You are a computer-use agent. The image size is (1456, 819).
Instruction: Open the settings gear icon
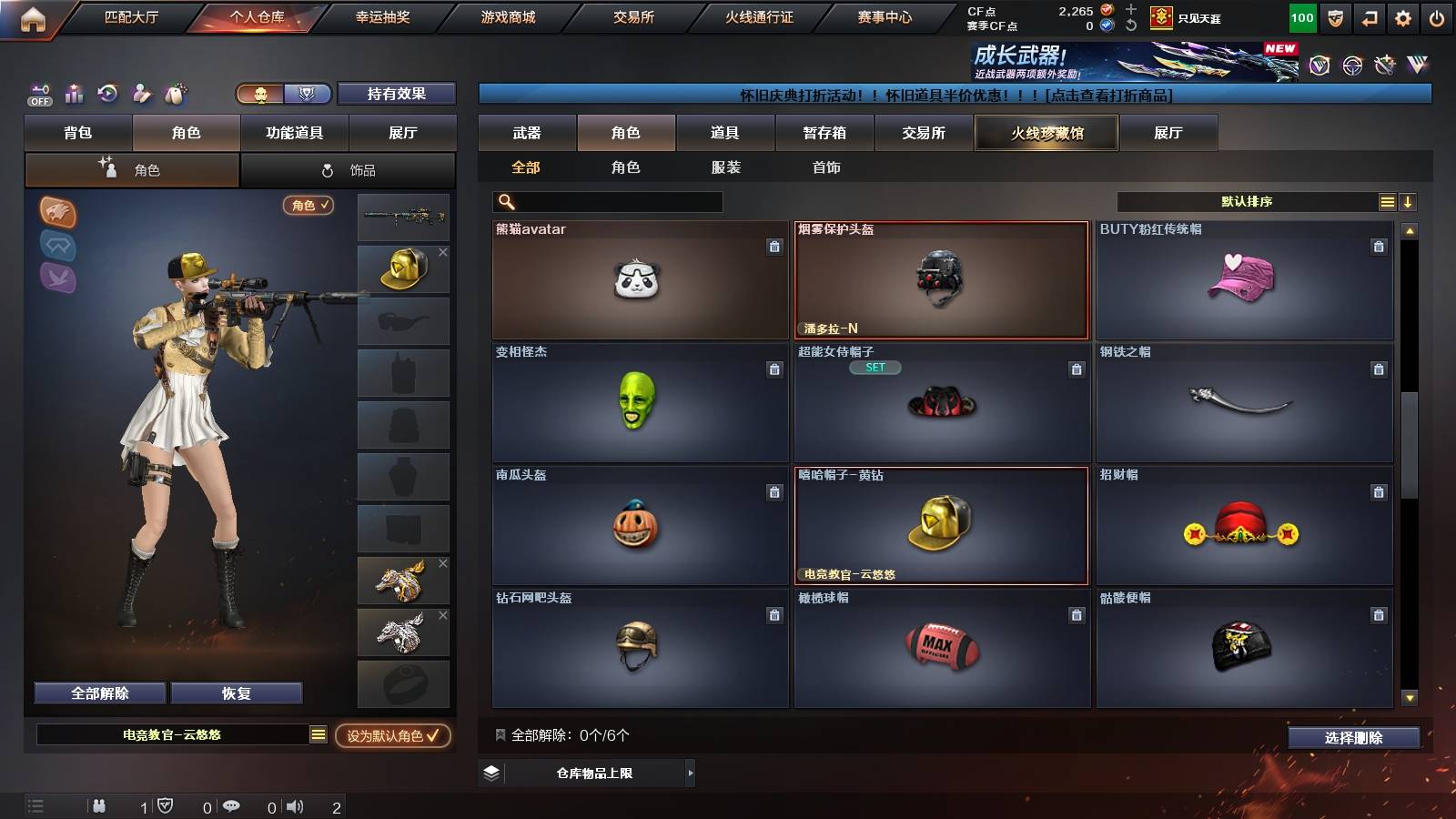pyautogui.click(x=1402, y=16)
